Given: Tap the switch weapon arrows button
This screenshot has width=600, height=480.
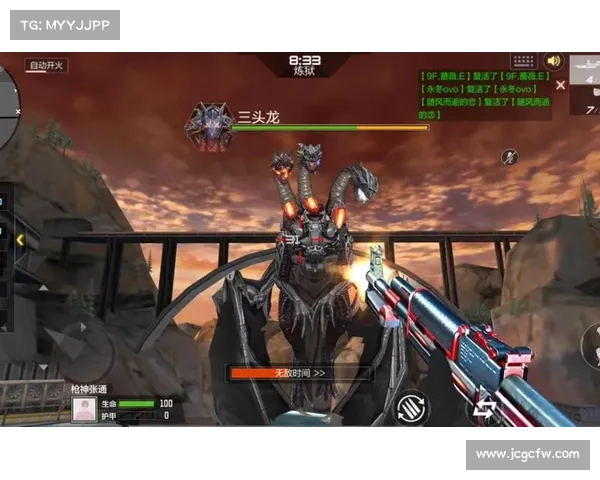Looking at the screenshot, I should (484, 407).
